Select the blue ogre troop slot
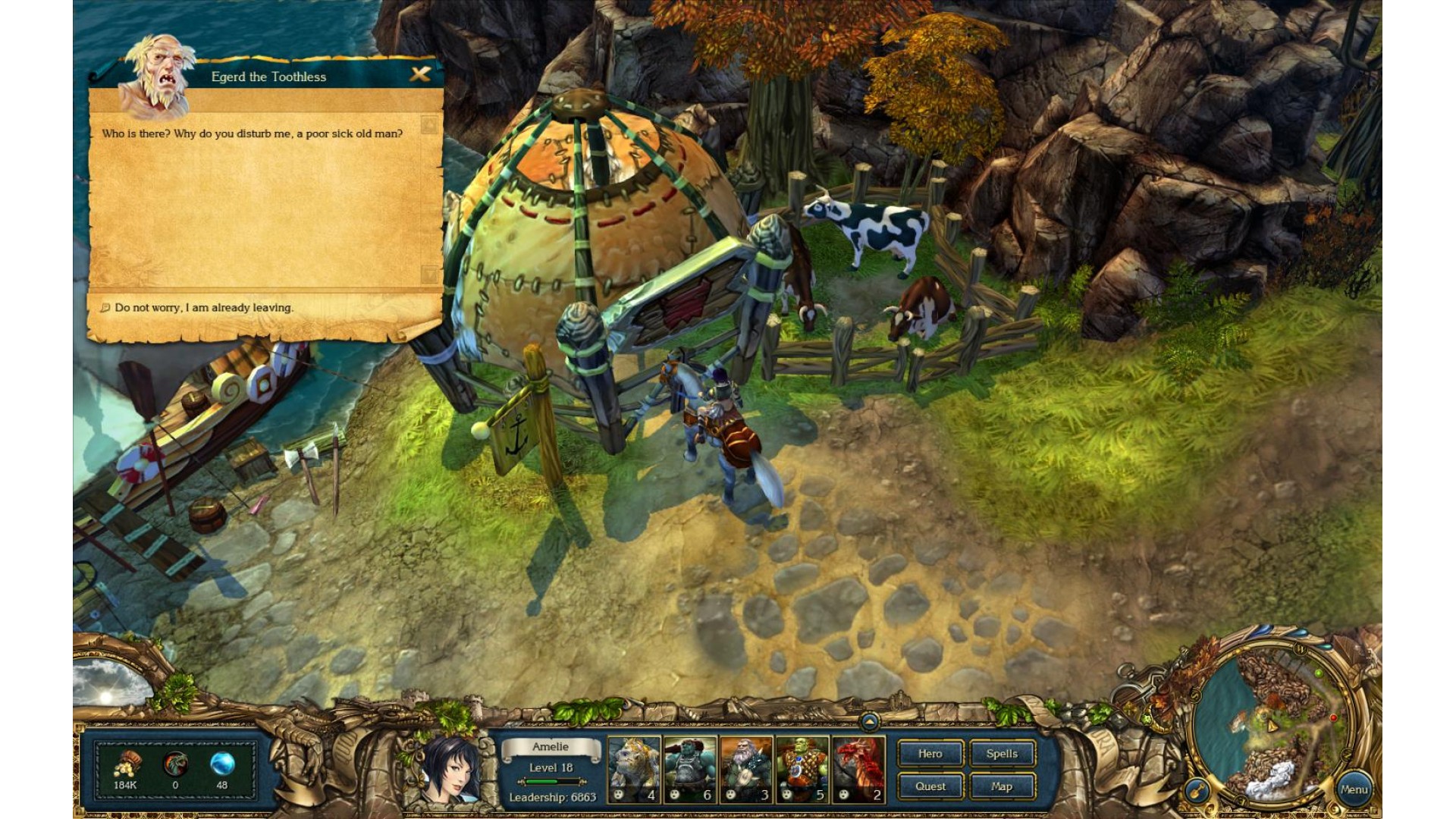The height and width of the screenshot is (819, 1456). pyautogui.click(x=690, y=770)
